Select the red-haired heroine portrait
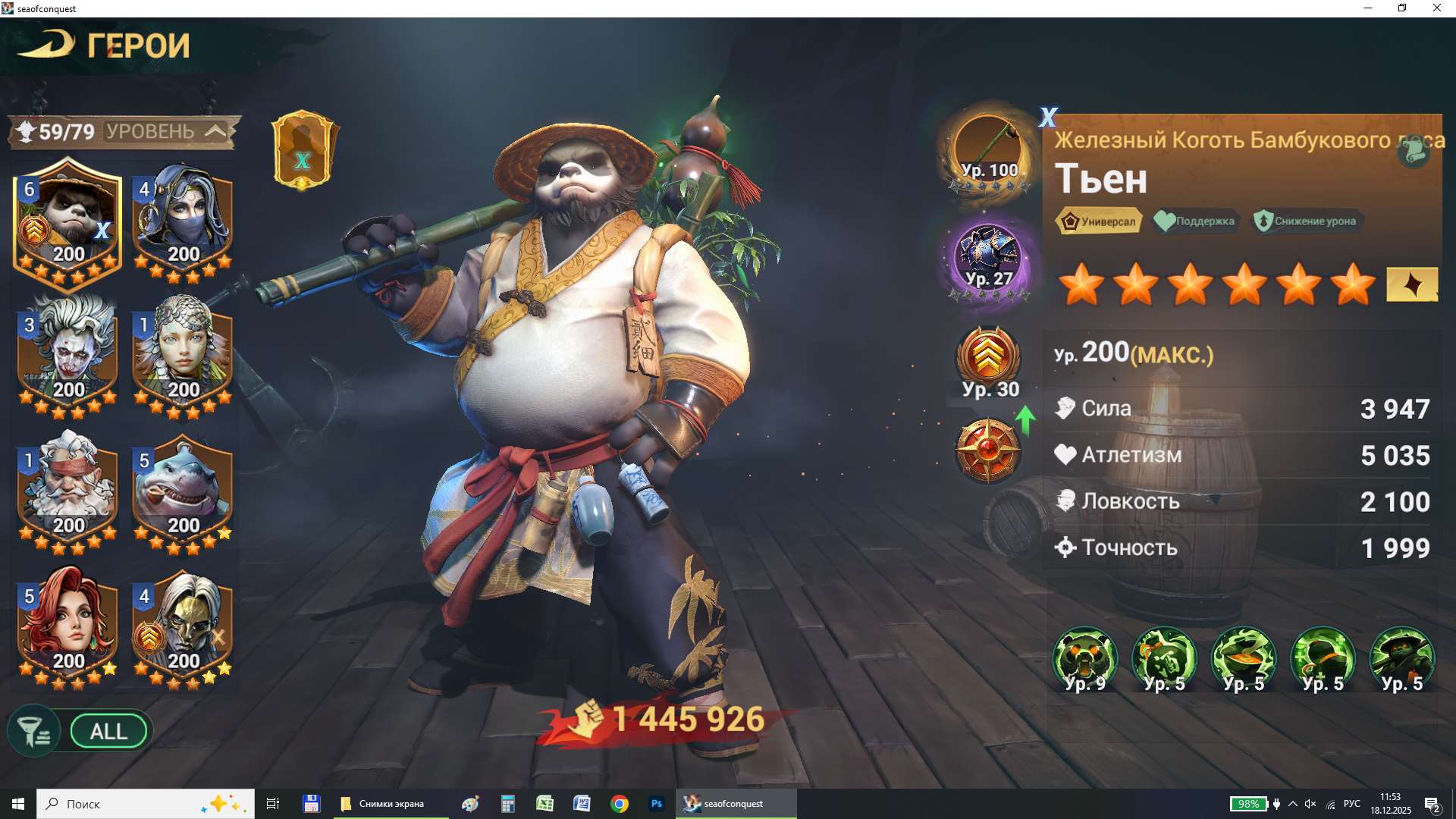This screenshot has width=1456, height=819. 67,629
